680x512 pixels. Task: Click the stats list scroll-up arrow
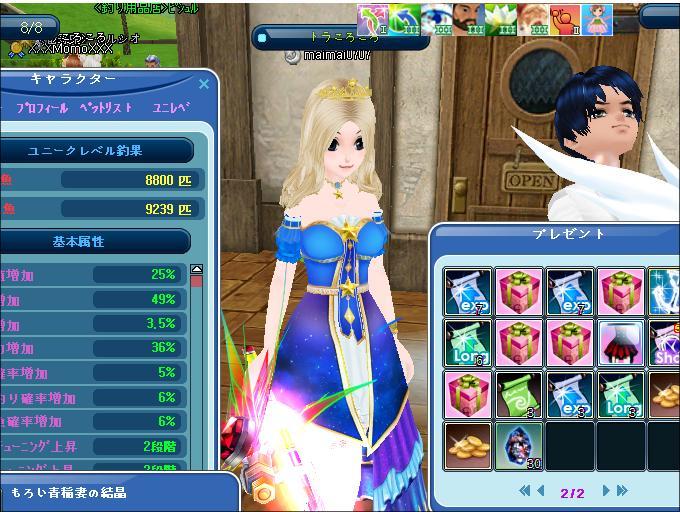[x=196, y=269]
